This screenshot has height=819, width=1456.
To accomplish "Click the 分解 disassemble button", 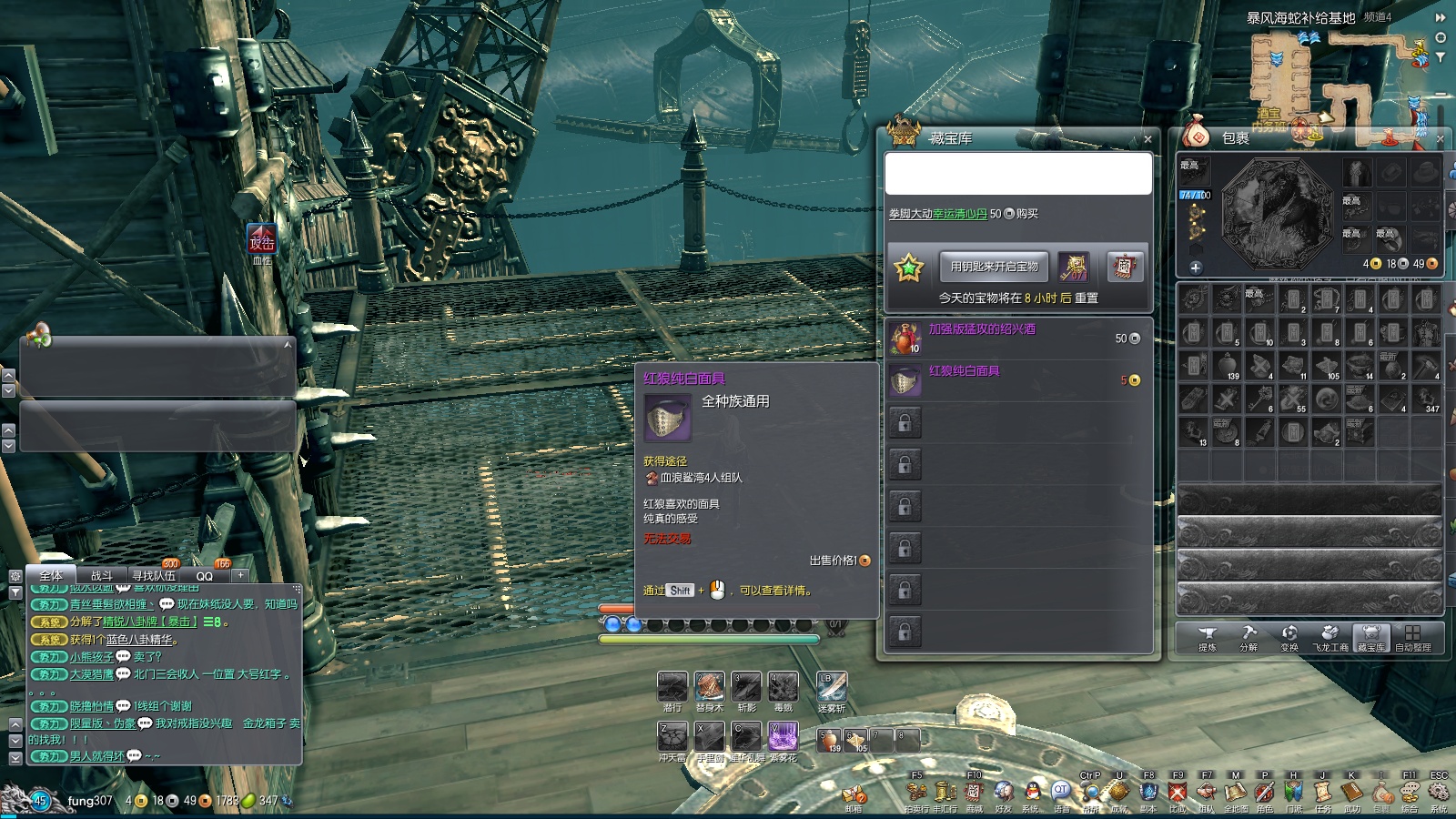I will (1249, 637).
